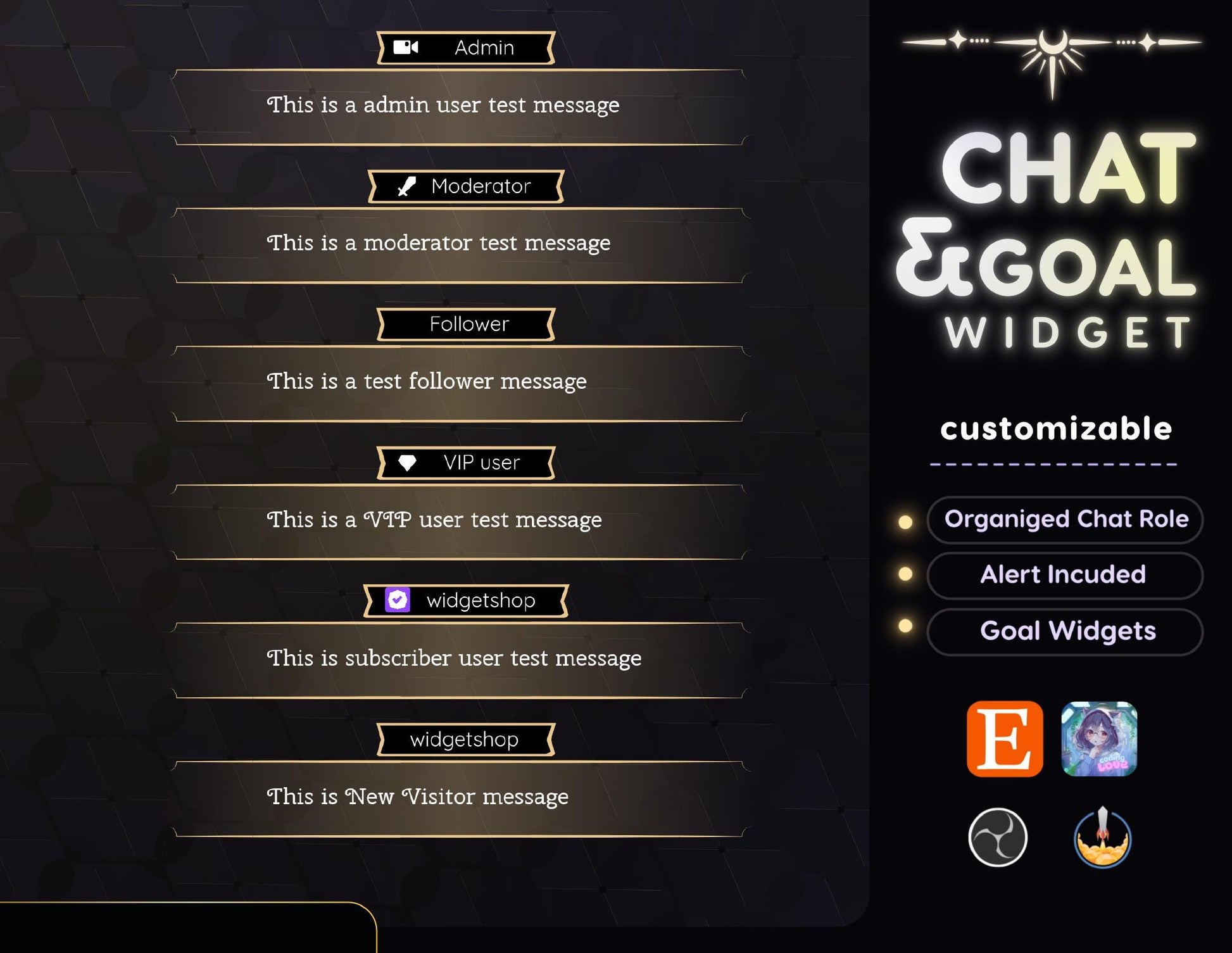Open the anime girl shop avatar

coord(1099,738)
